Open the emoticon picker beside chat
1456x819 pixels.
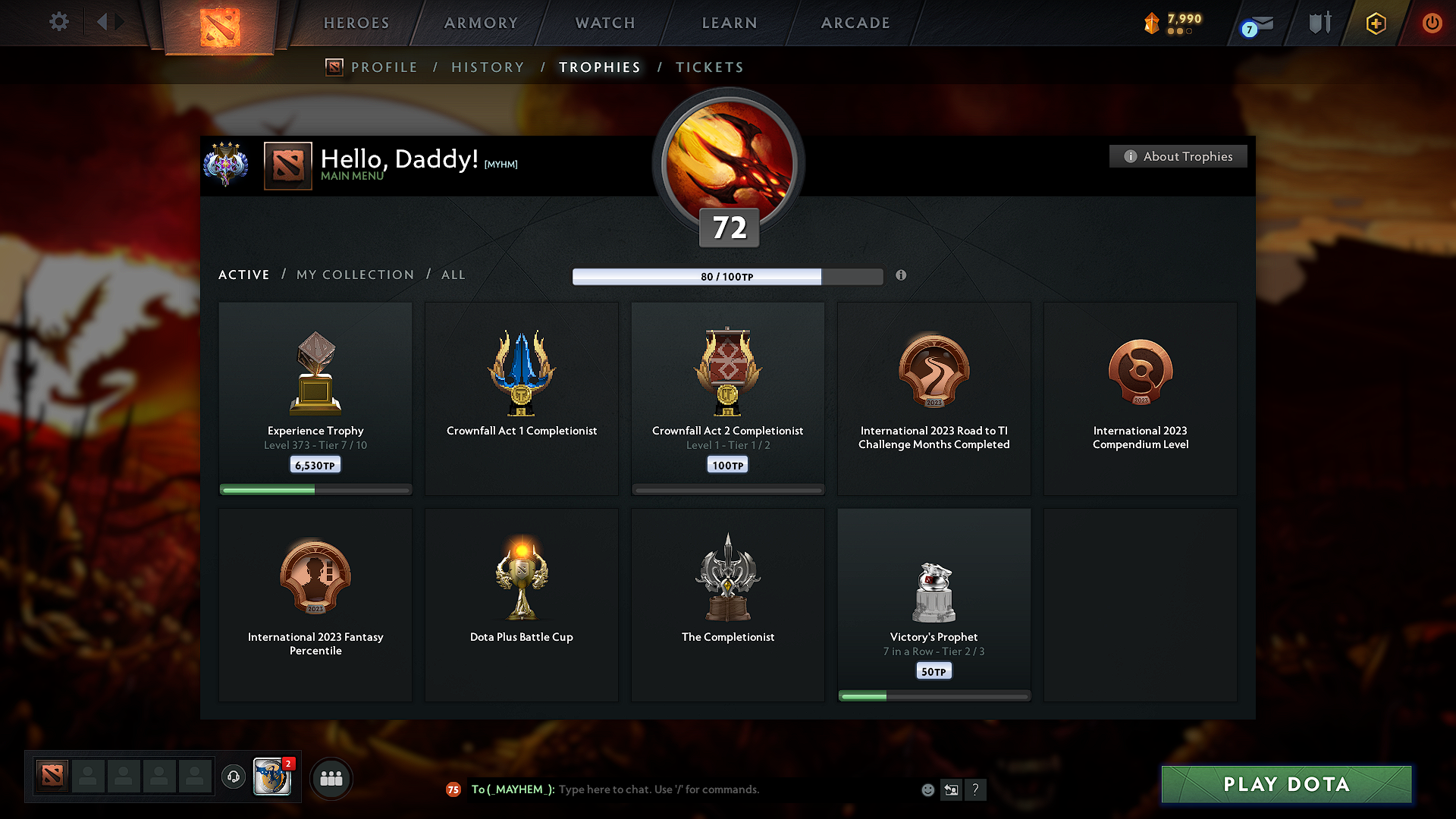927,789
